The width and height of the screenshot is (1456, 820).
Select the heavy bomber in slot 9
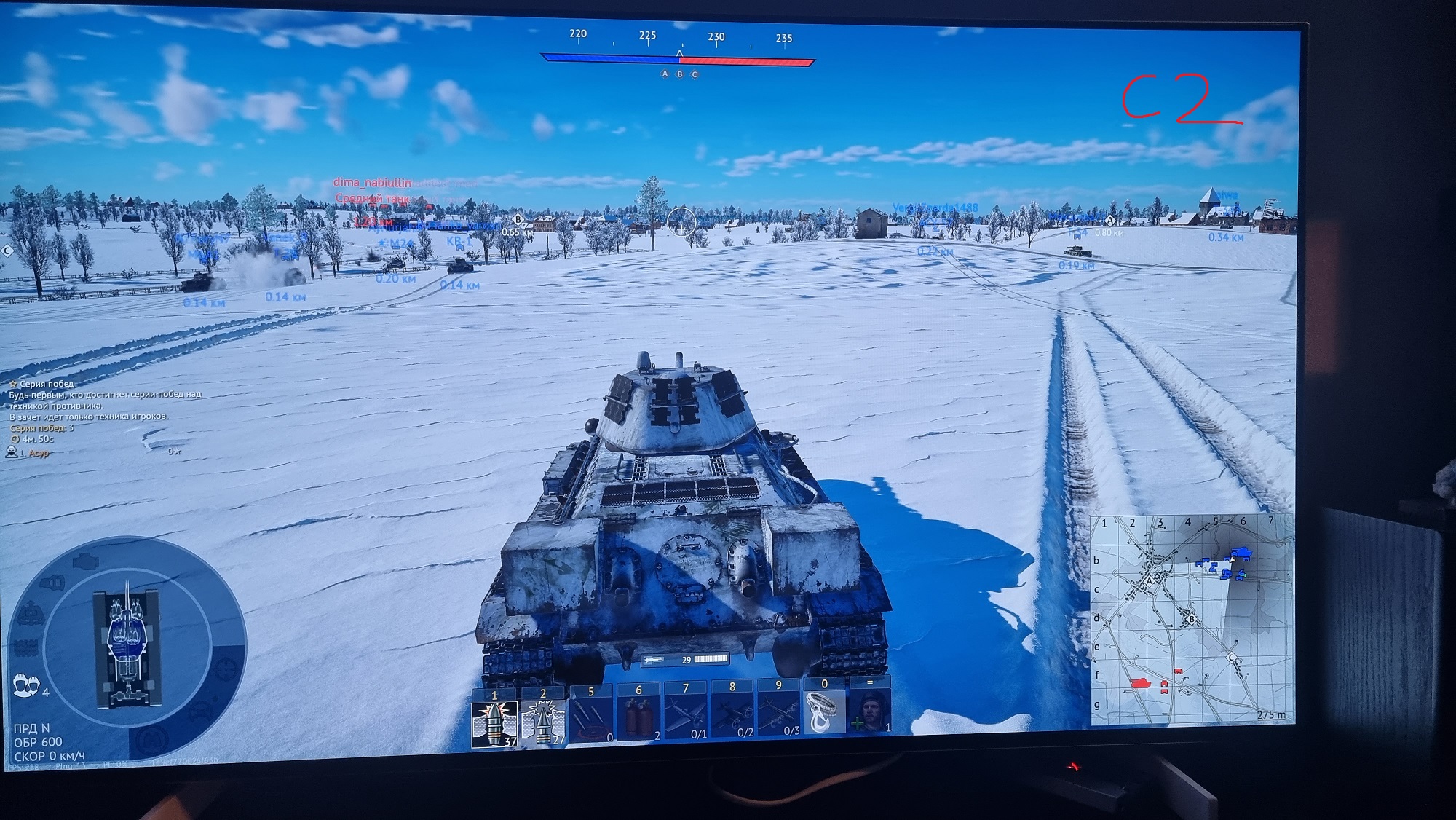coord(778,718)
